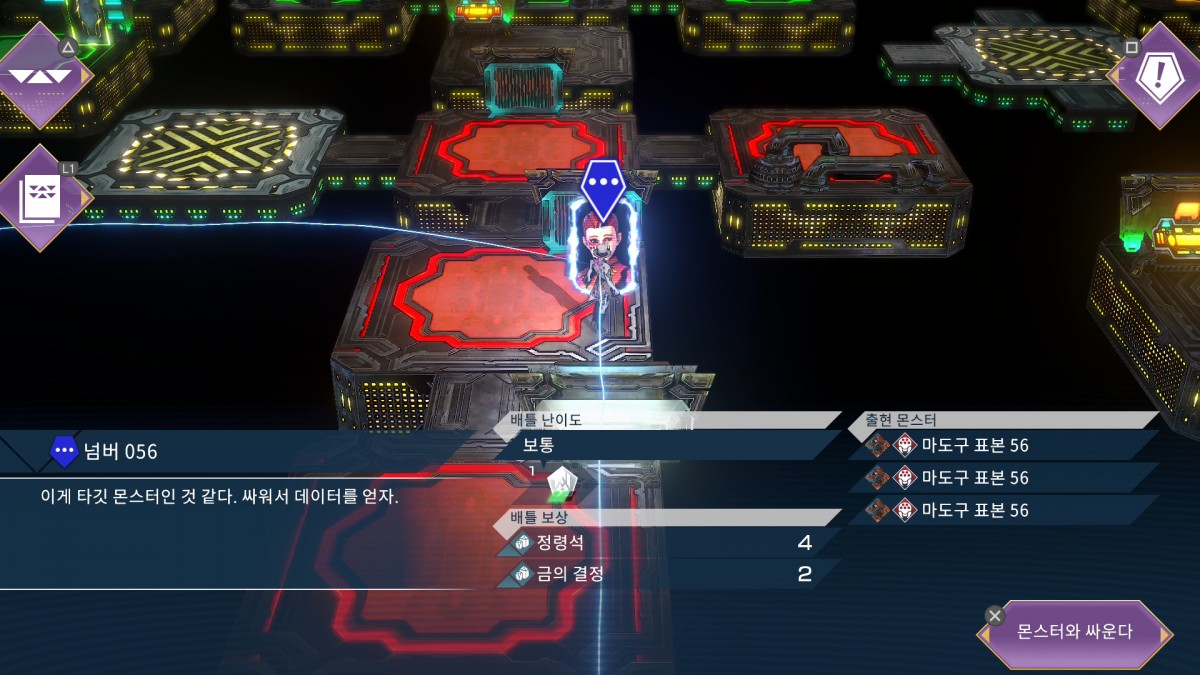Open the purple book log icon
The image size is (1200, 675).
[x=42, y=198]
